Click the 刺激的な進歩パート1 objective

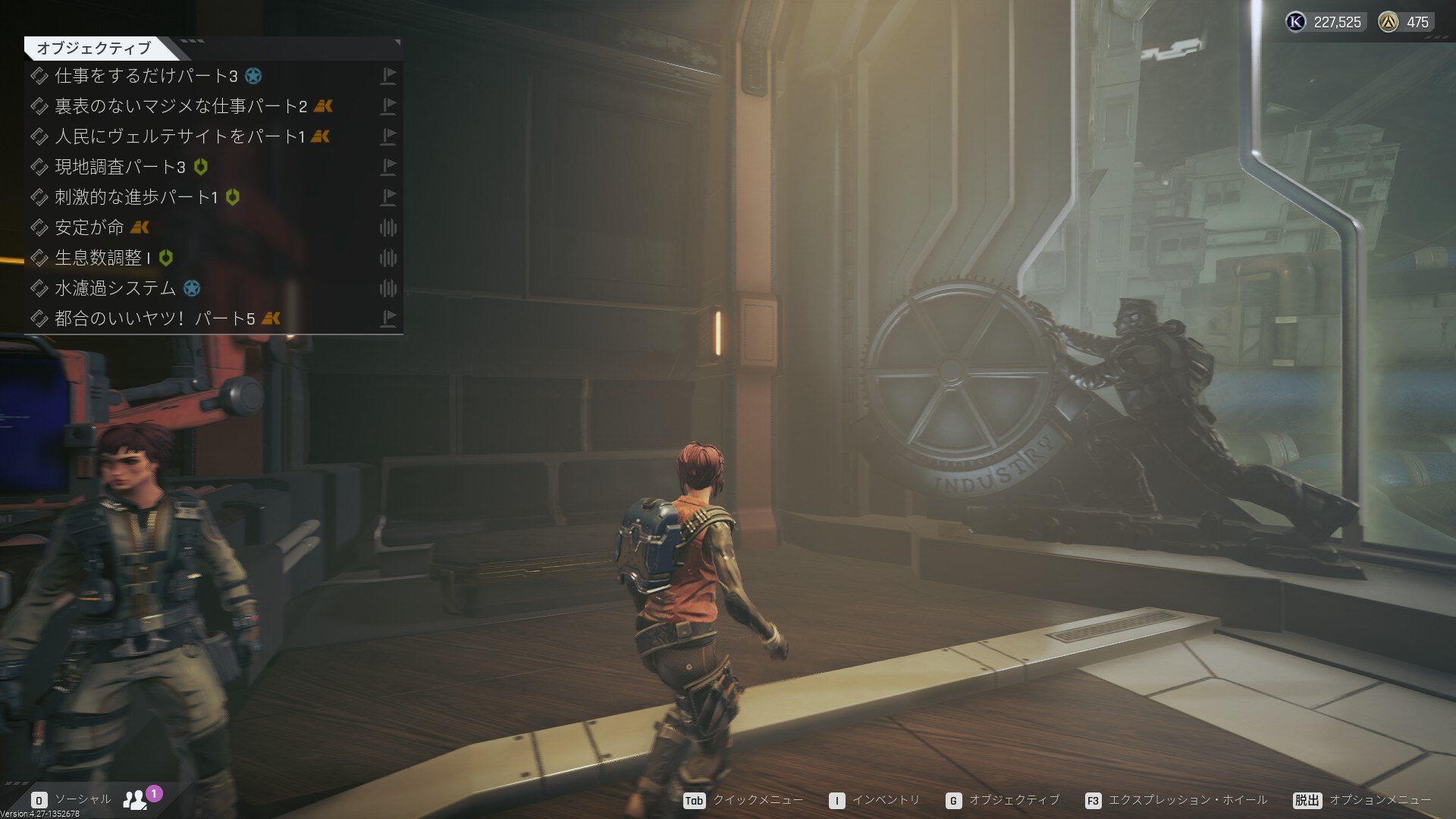(136, 197)
